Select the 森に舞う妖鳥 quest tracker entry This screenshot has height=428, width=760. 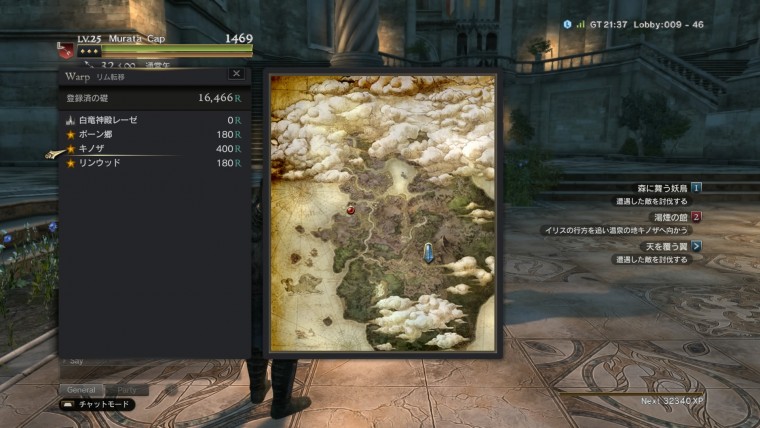click(x=658, y=187)
